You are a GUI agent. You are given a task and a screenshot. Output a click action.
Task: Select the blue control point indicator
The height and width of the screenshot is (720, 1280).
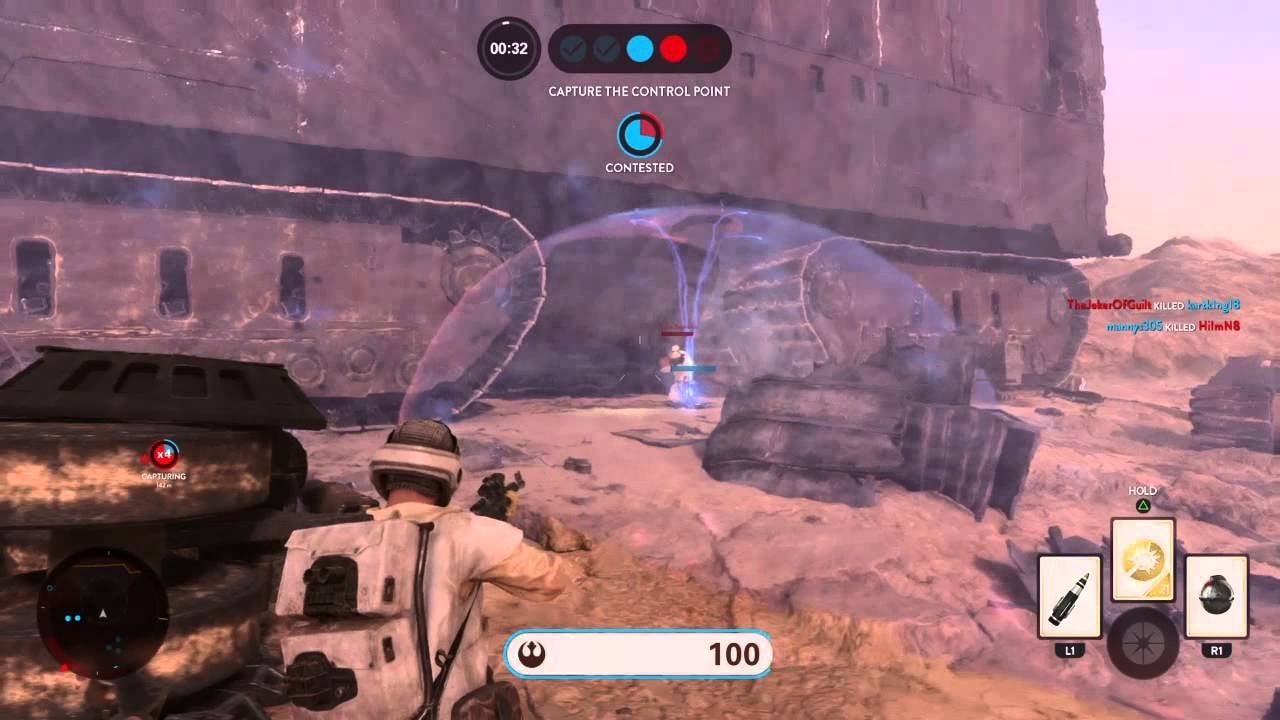click(x=640, y=48)
